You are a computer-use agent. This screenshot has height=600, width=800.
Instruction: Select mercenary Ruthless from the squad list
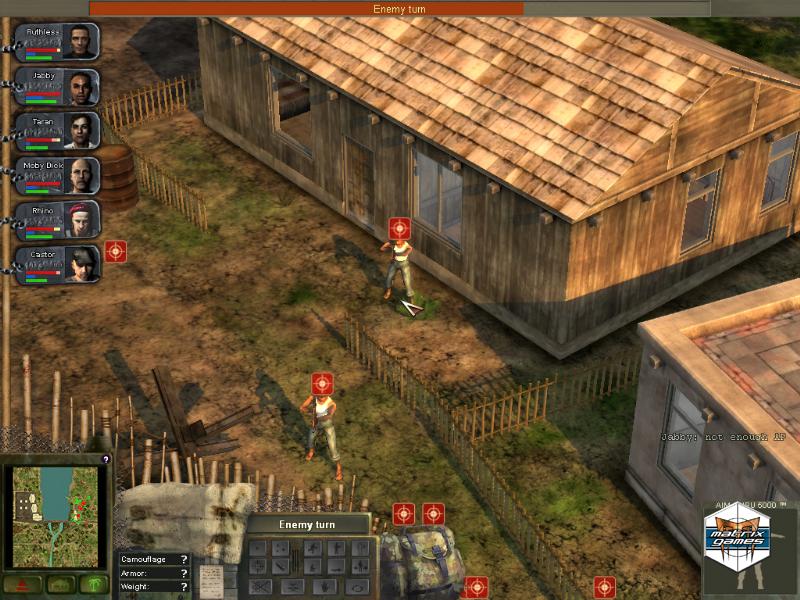click(60, 42)
